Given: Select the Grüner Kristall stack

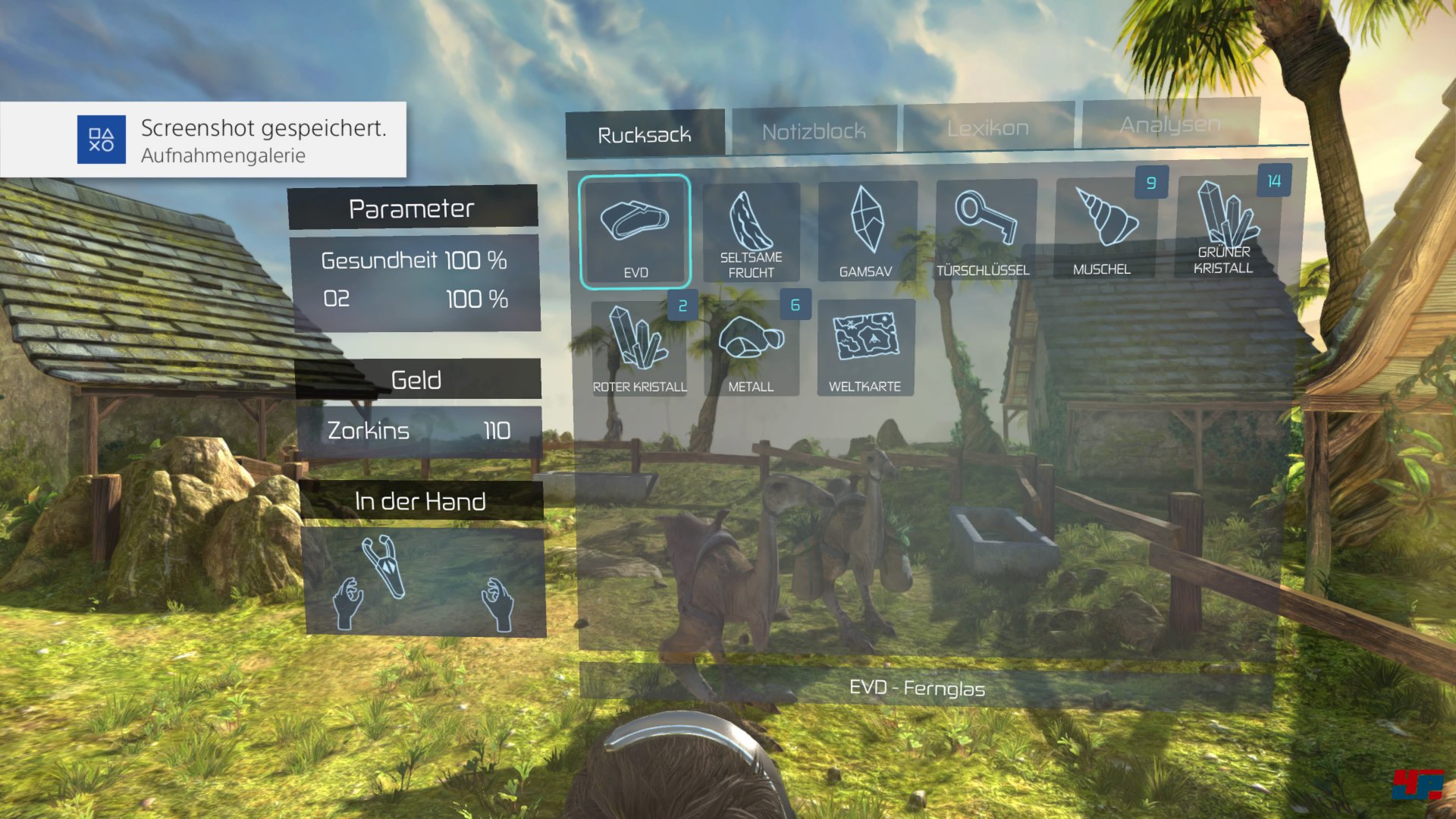Looking at the screenshot, I should (1224, 227).
